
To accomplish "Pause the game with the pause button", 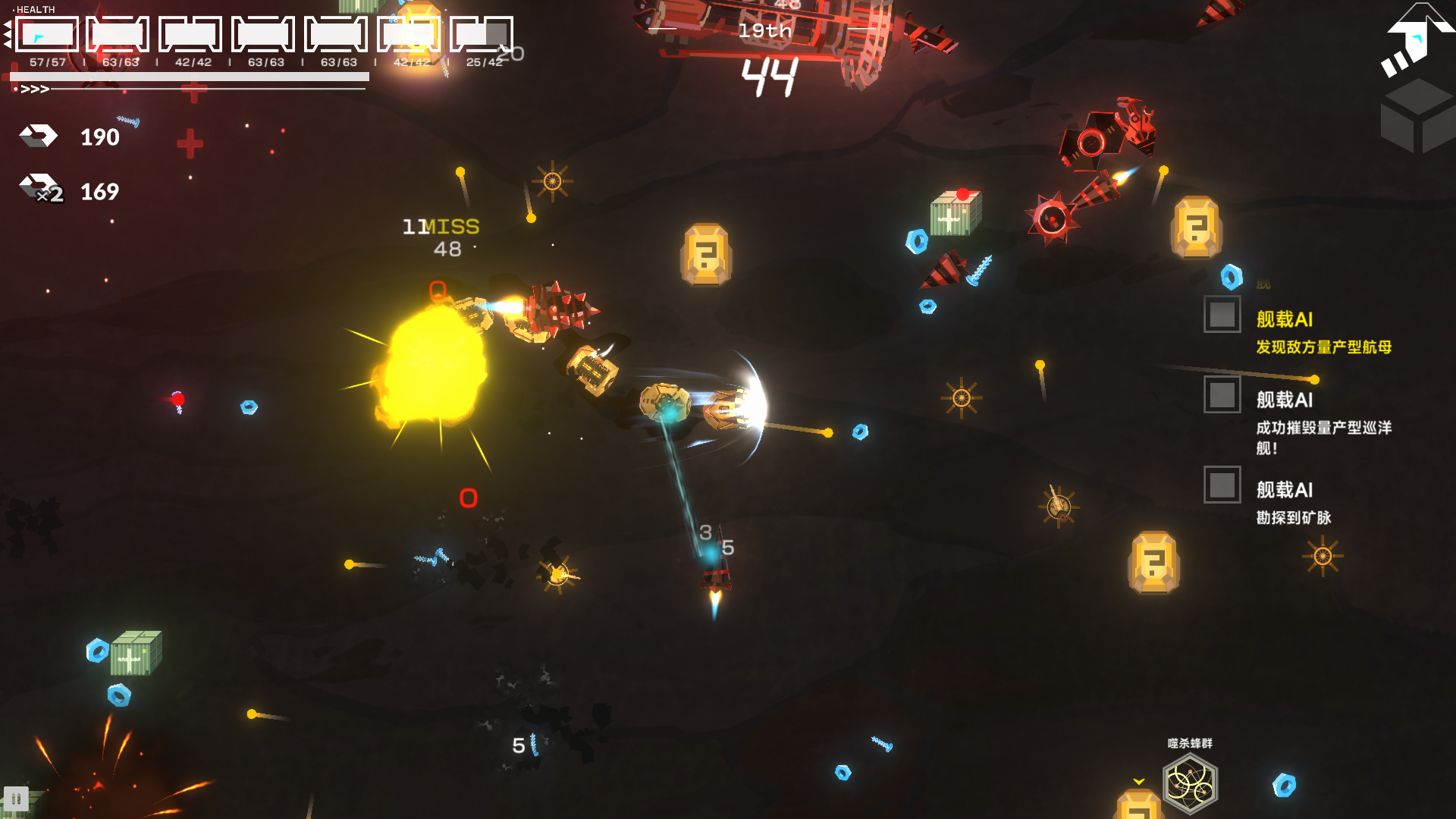I will point(16,799).
